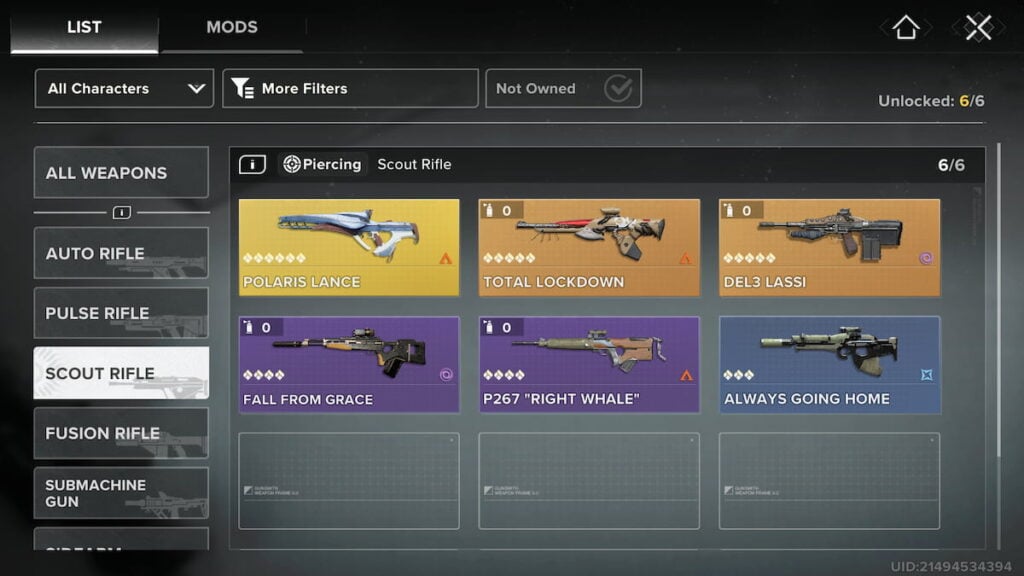
Task: Select the Polaris Lance weapon card
Action: pyautogui.click(x=349, y=247)
